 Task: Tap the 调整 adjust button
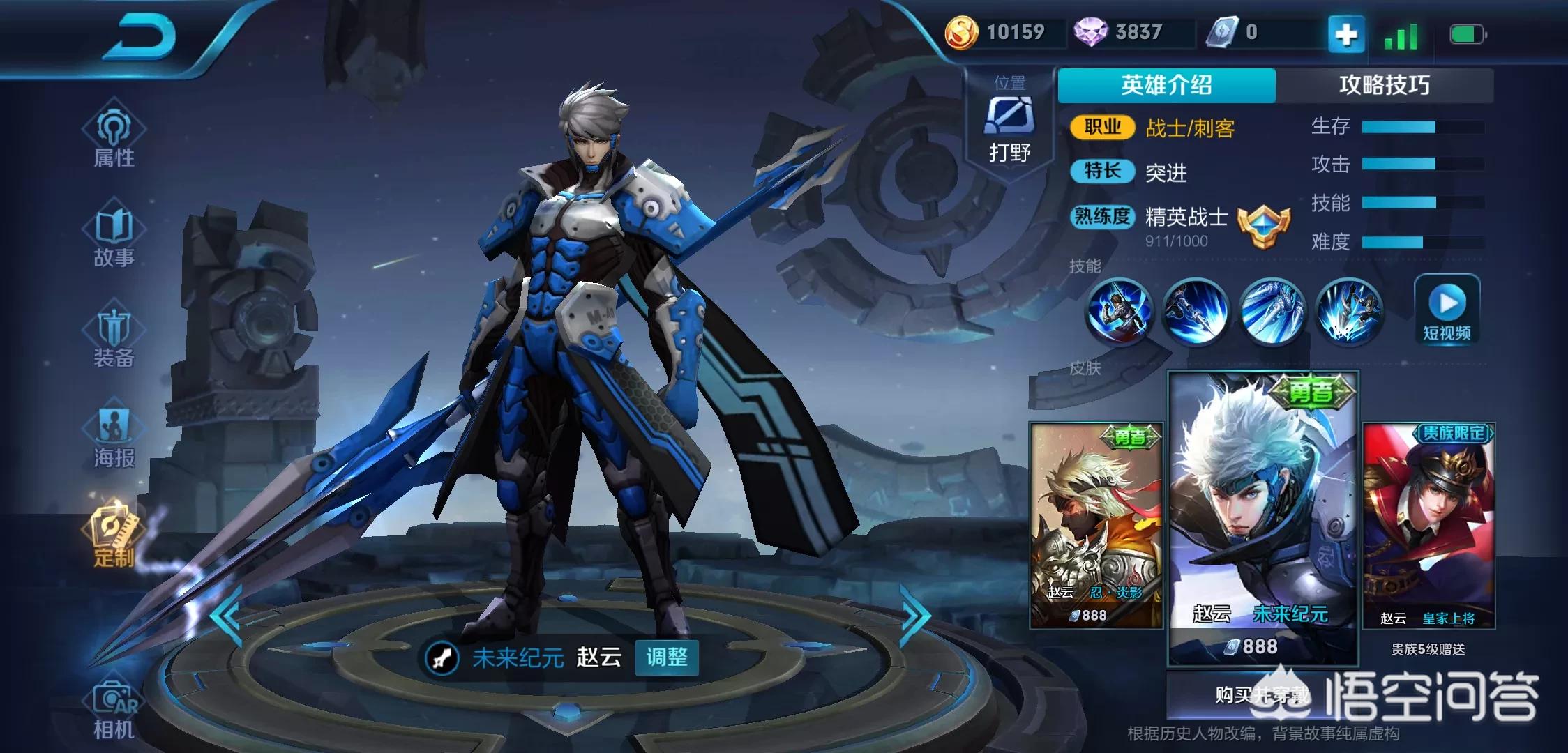pyautogui.click(x=666, y=657)
